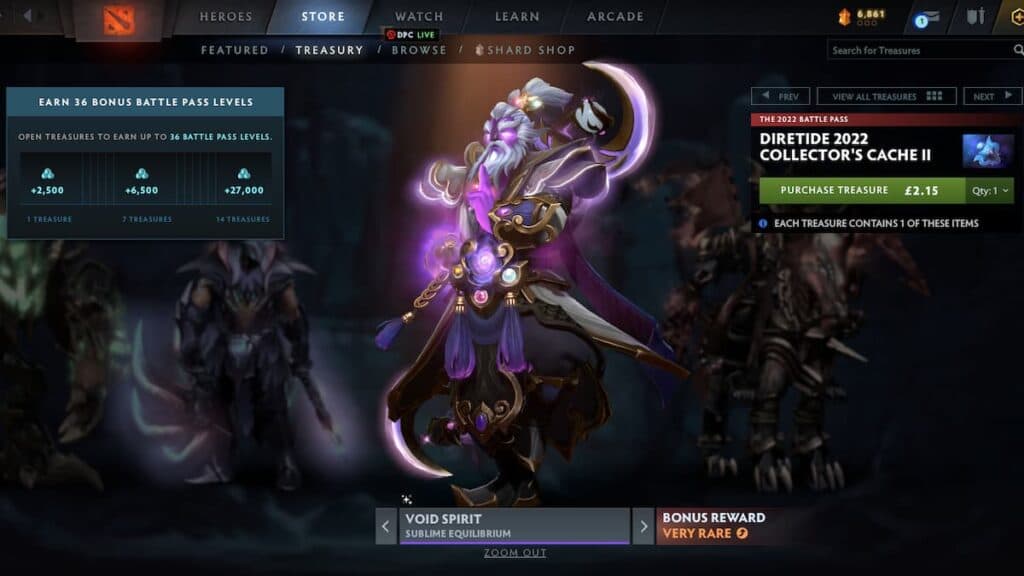1024x576 pixels.
Task: Go to the Learn tab
Action: [517, 17]
